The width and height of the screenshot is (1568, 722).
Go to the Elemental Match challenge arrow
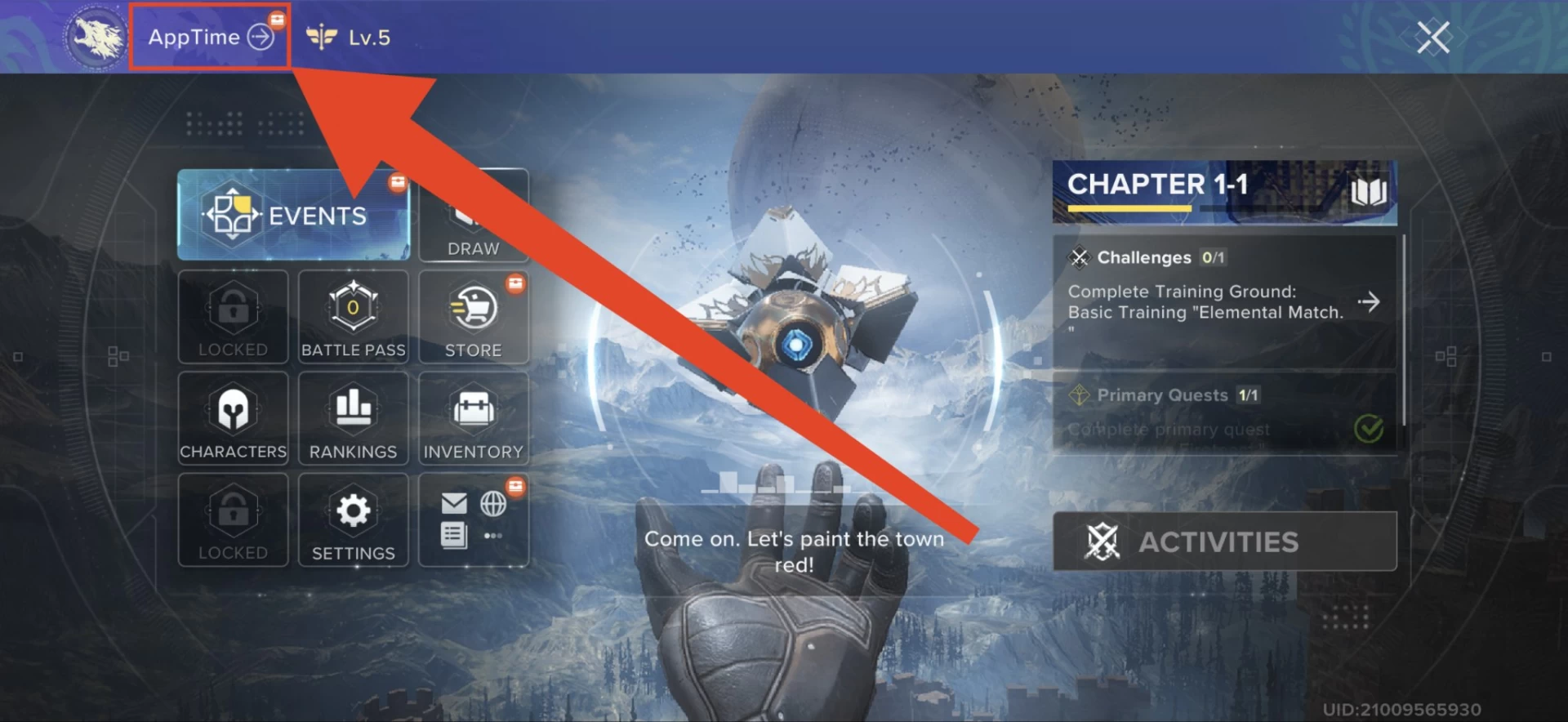(x=1369, y=302)
